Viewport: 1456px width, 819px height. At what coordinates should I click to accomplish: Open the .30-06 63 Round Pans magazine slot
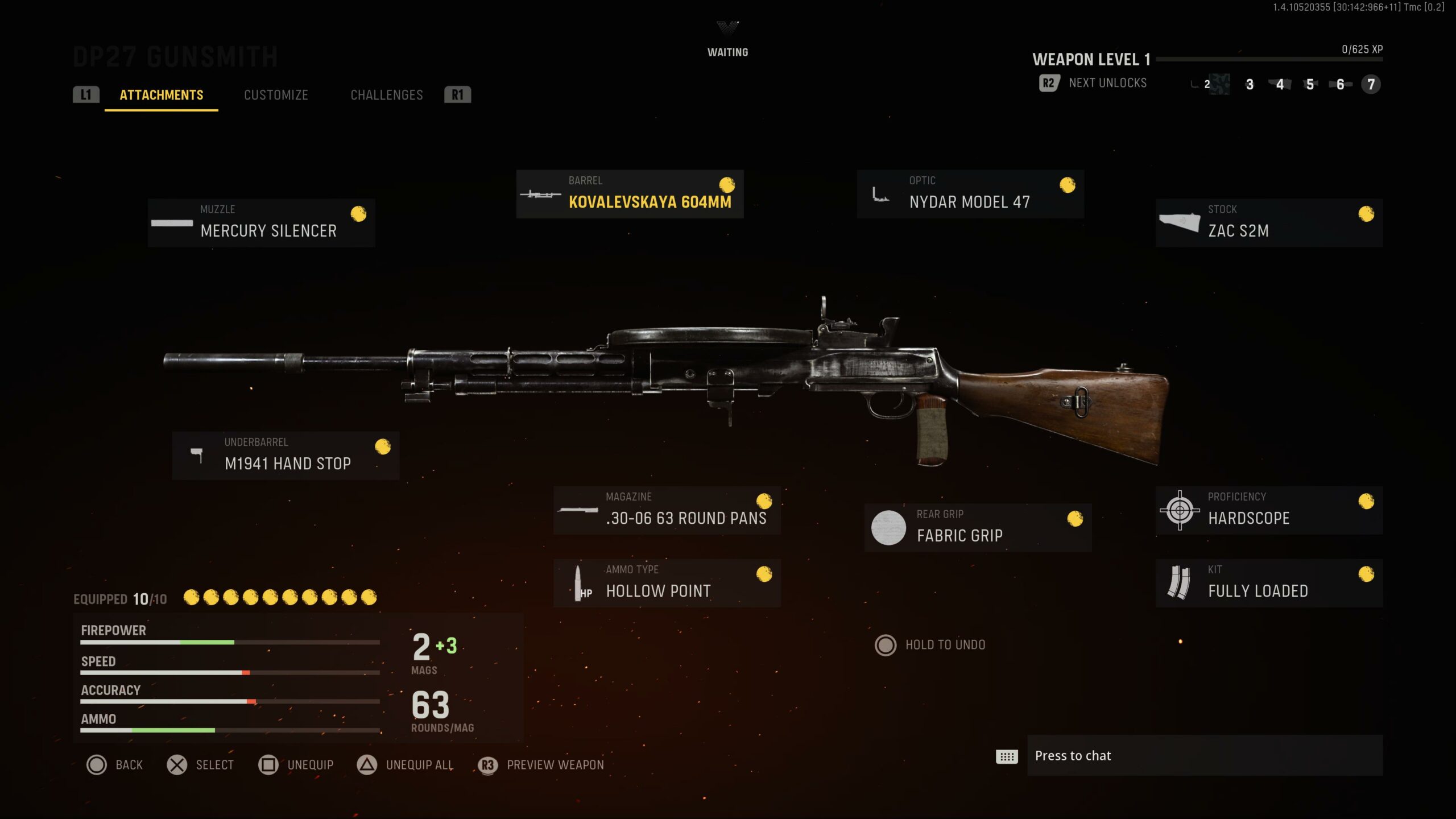tap(667, 510)
